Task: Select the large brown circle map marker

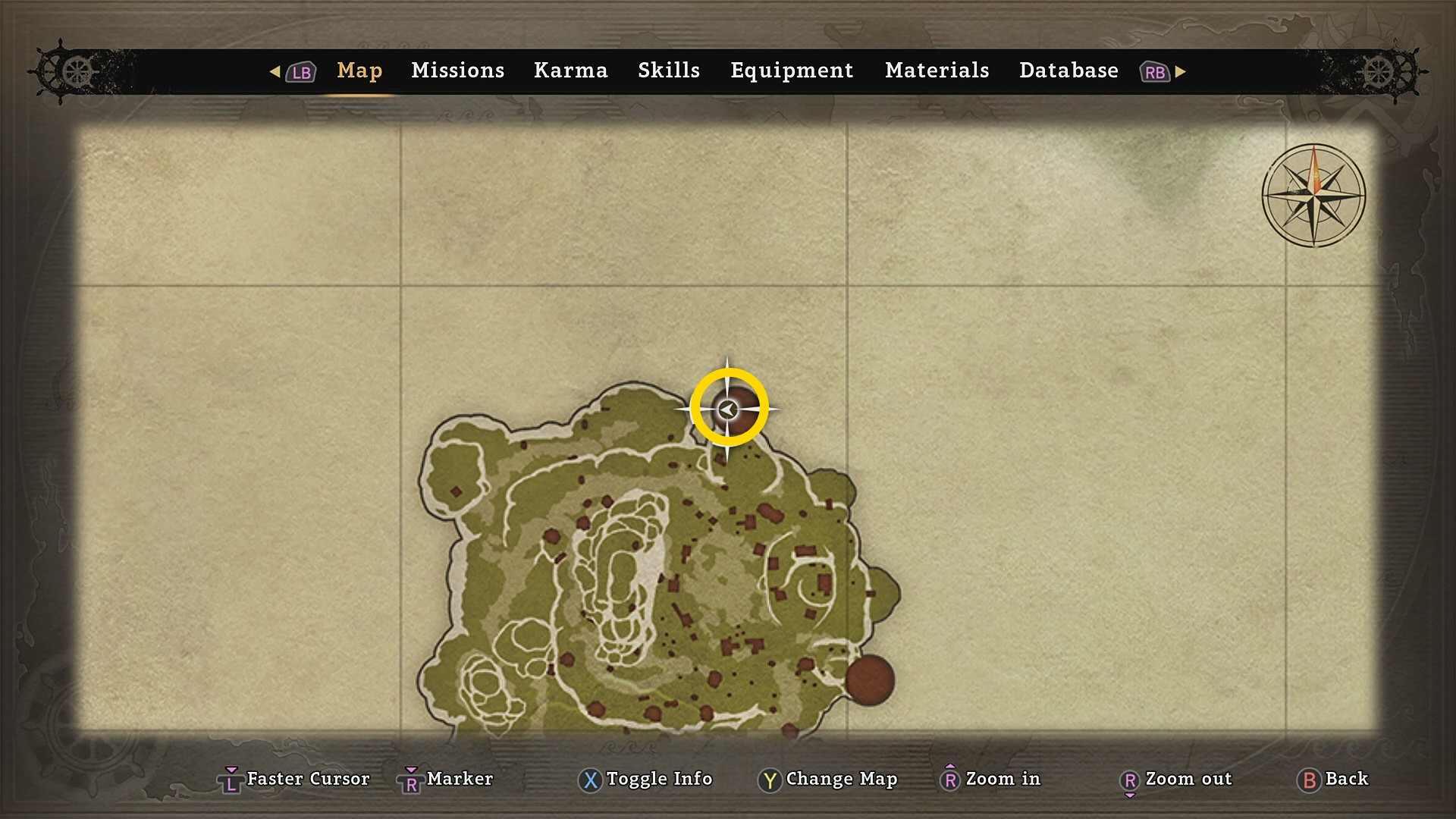Action: (870, 680)
